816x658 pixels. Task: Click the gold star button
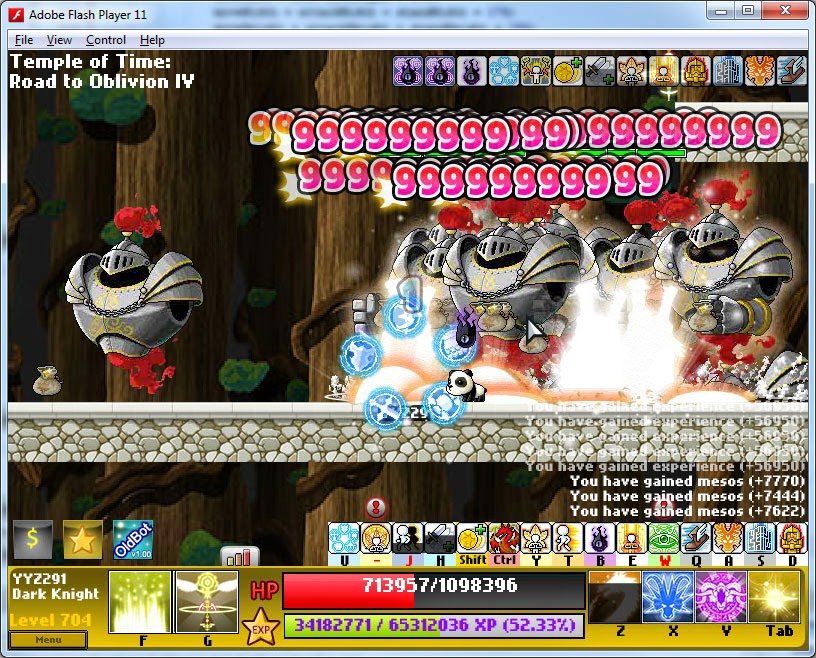click(83, 540)
